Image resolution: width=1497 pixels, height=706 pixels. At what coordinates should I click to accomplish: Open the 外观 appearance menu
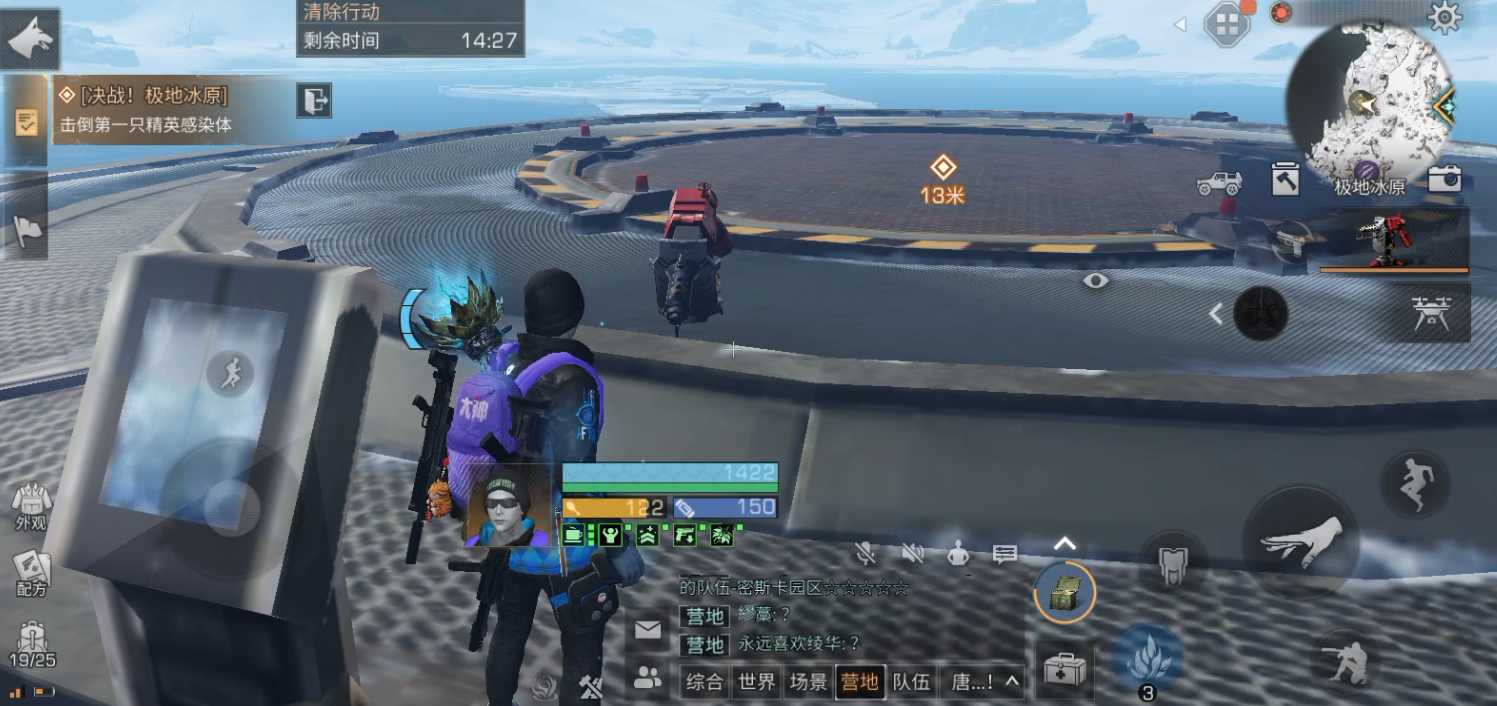(x=31, y=507)
